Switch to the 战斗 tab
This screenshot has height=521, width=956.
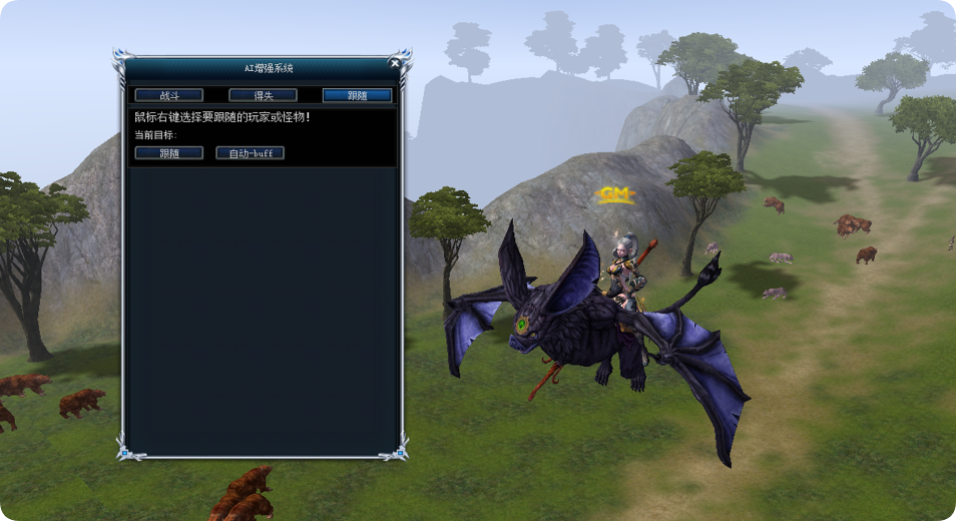tap(169, 95)
